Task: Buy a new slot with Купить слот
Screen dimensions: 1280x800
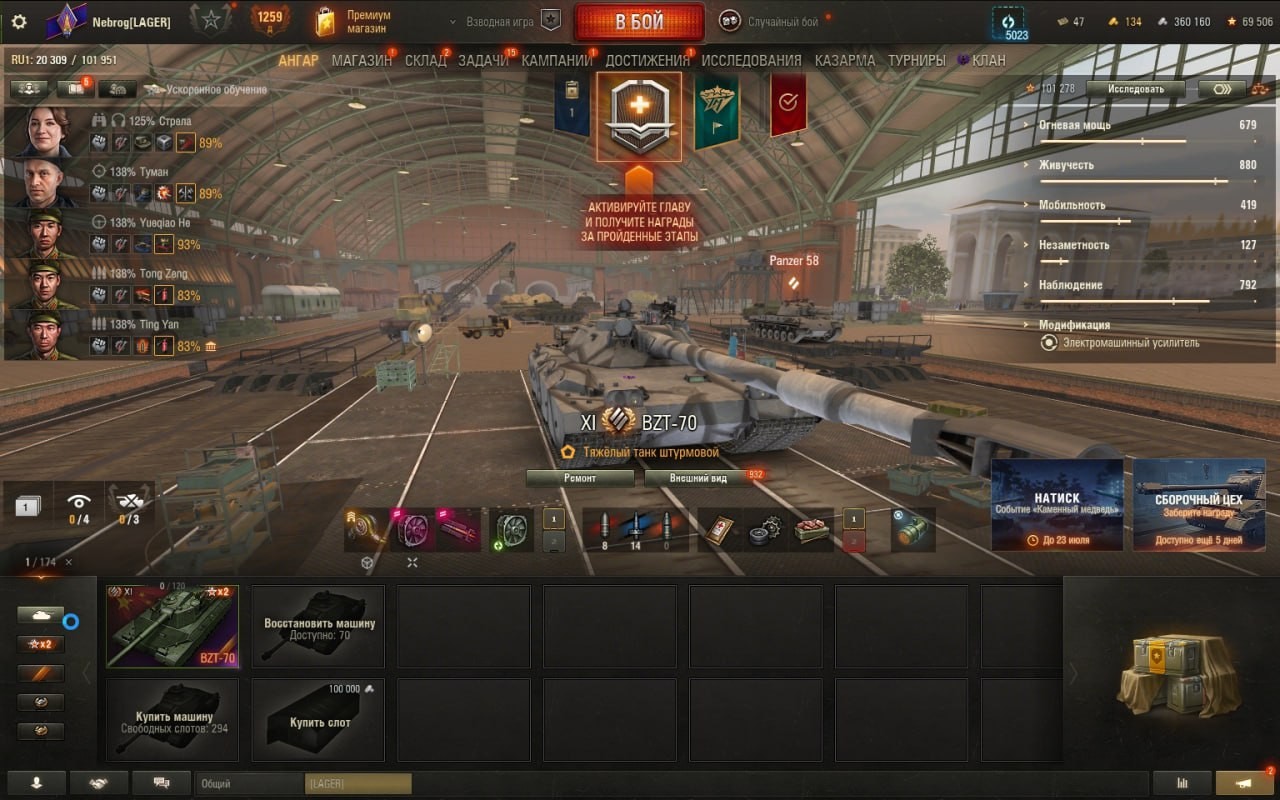Action: (318, 720)
